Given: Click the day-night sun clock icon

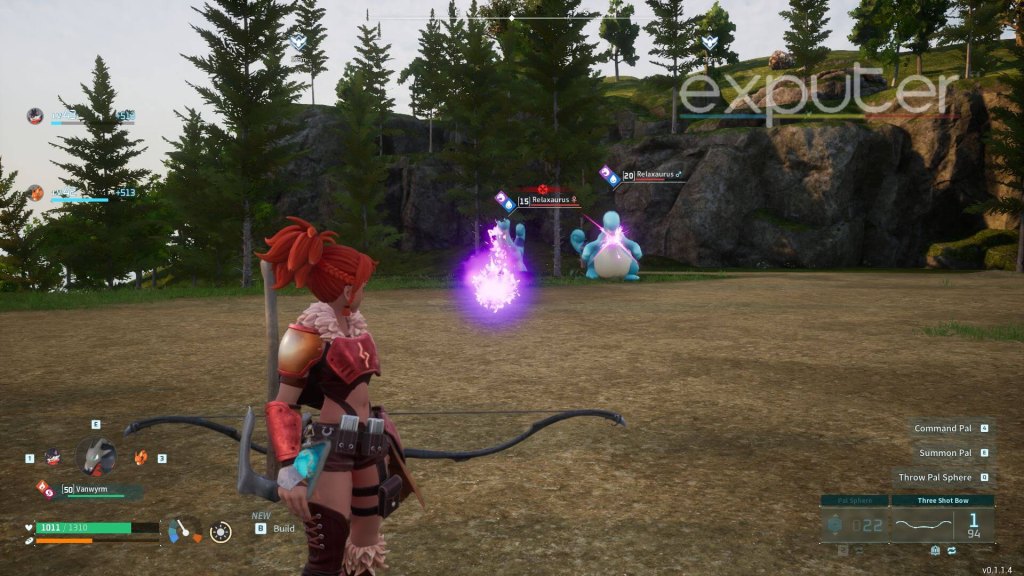Looking at the screenshot, I should click(x=221, y=532).
